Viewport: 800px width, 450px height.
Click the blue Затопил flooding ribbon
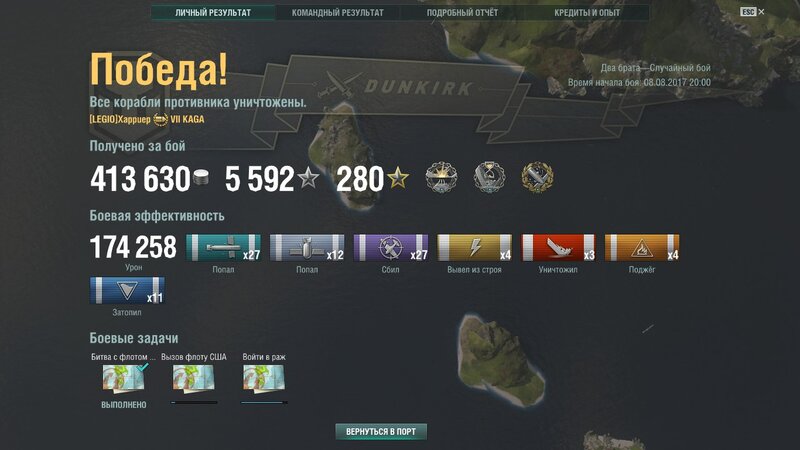click(126, 292)
